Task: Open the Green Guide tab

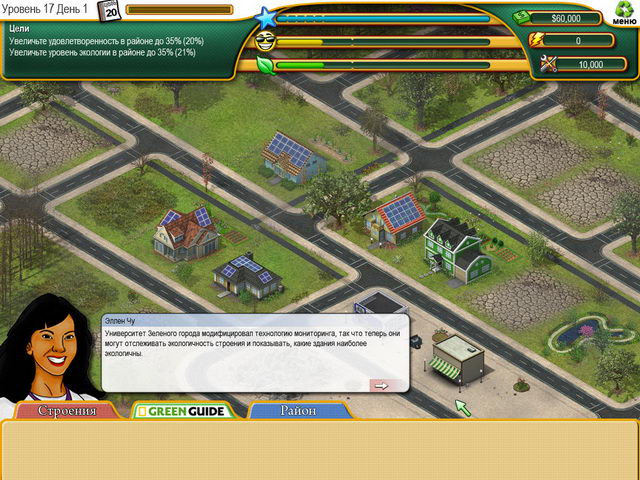Action: point(182,411)
